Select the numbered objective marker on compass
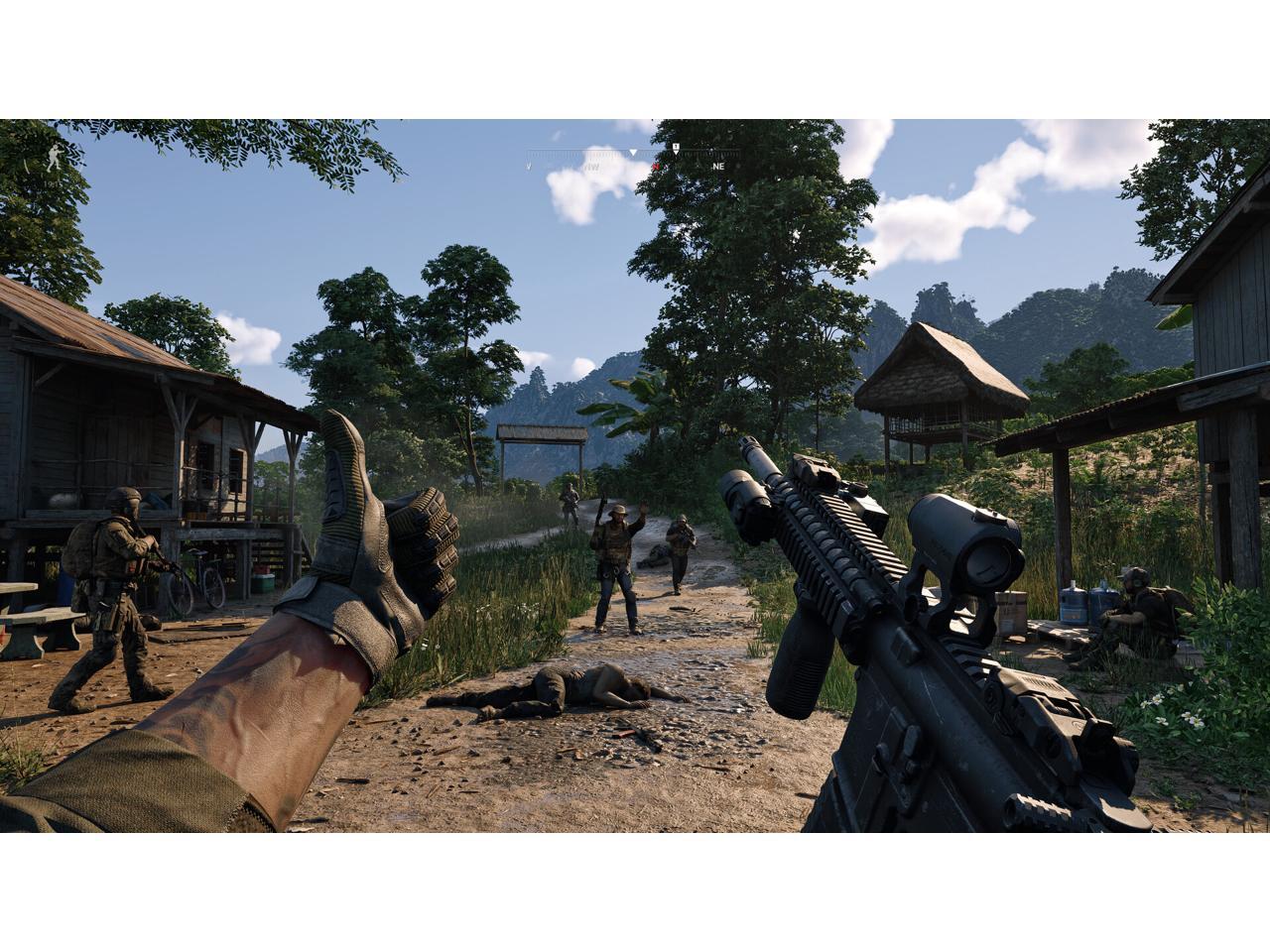1270x952 pixels. point(676,148)
